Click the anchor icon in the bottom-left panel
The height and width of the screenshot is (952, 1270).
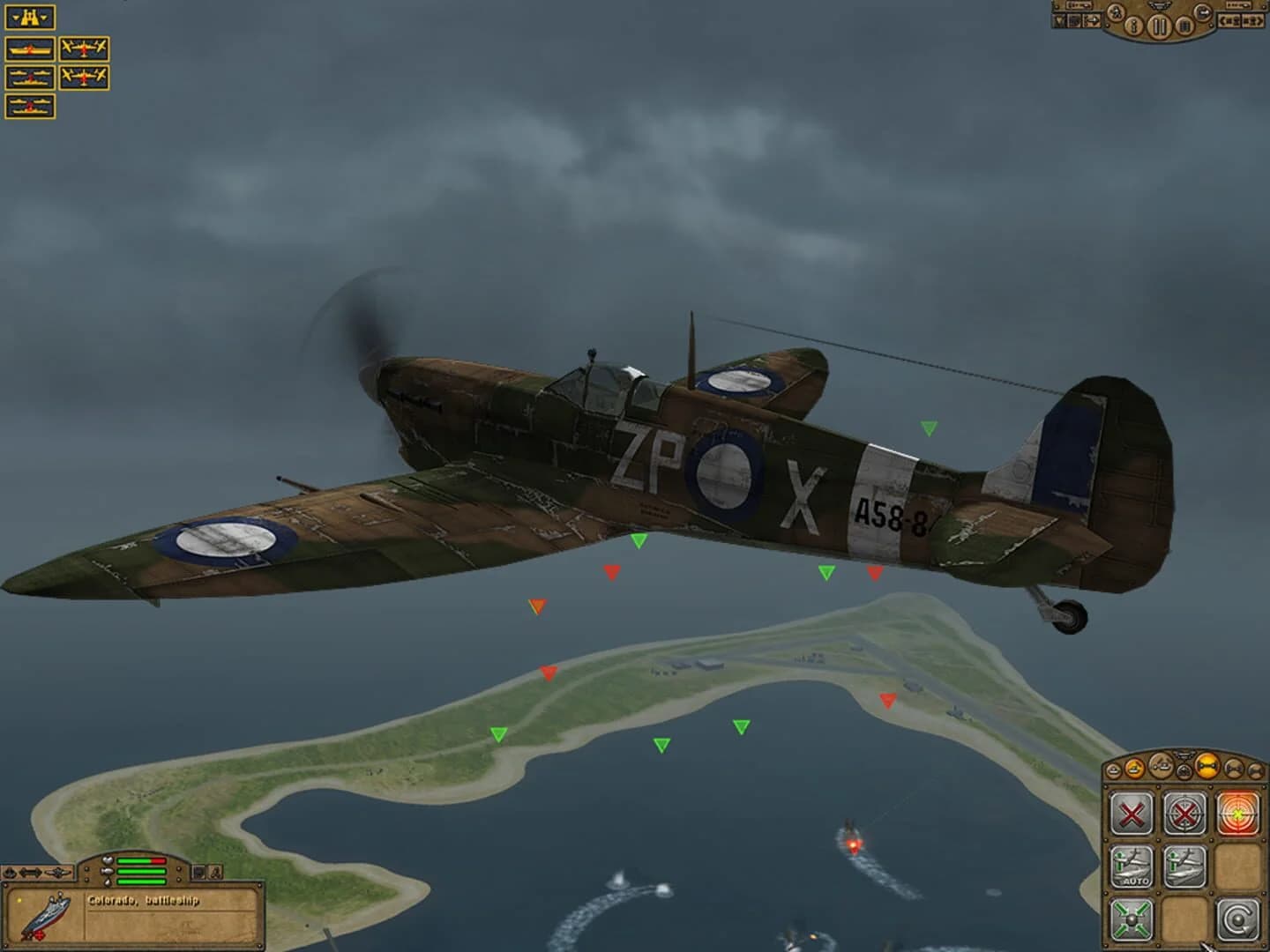10,872
